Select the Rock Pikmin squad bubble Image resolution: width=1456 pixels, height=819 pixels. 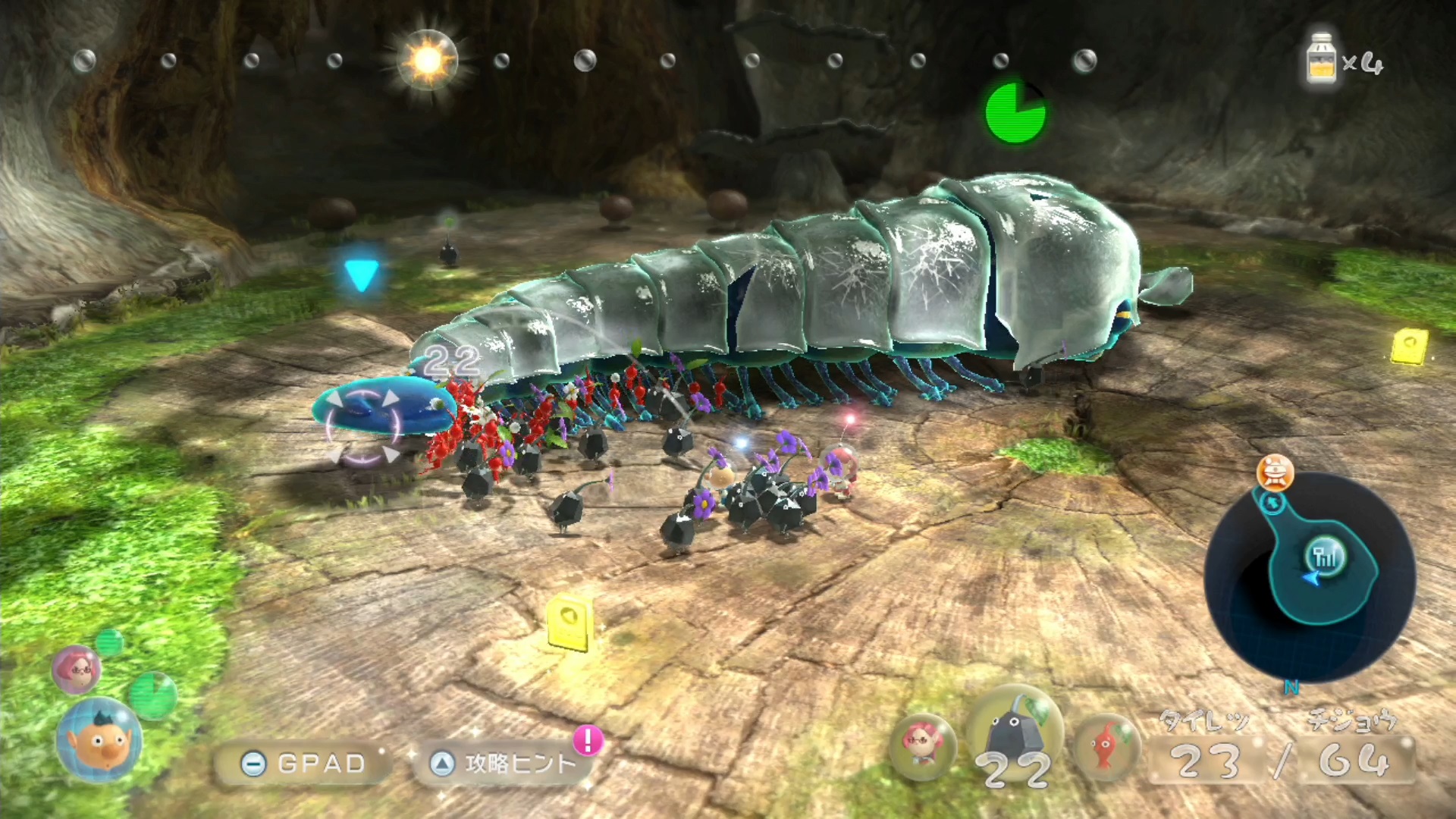click(x=1015, y=739)
